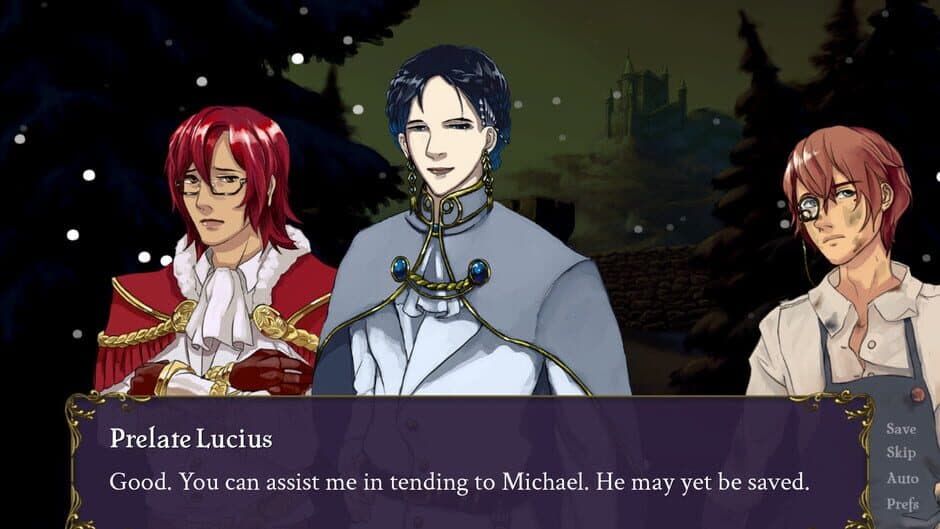
Task: Open the Prefs menu
Action: [x=901, y=503]
